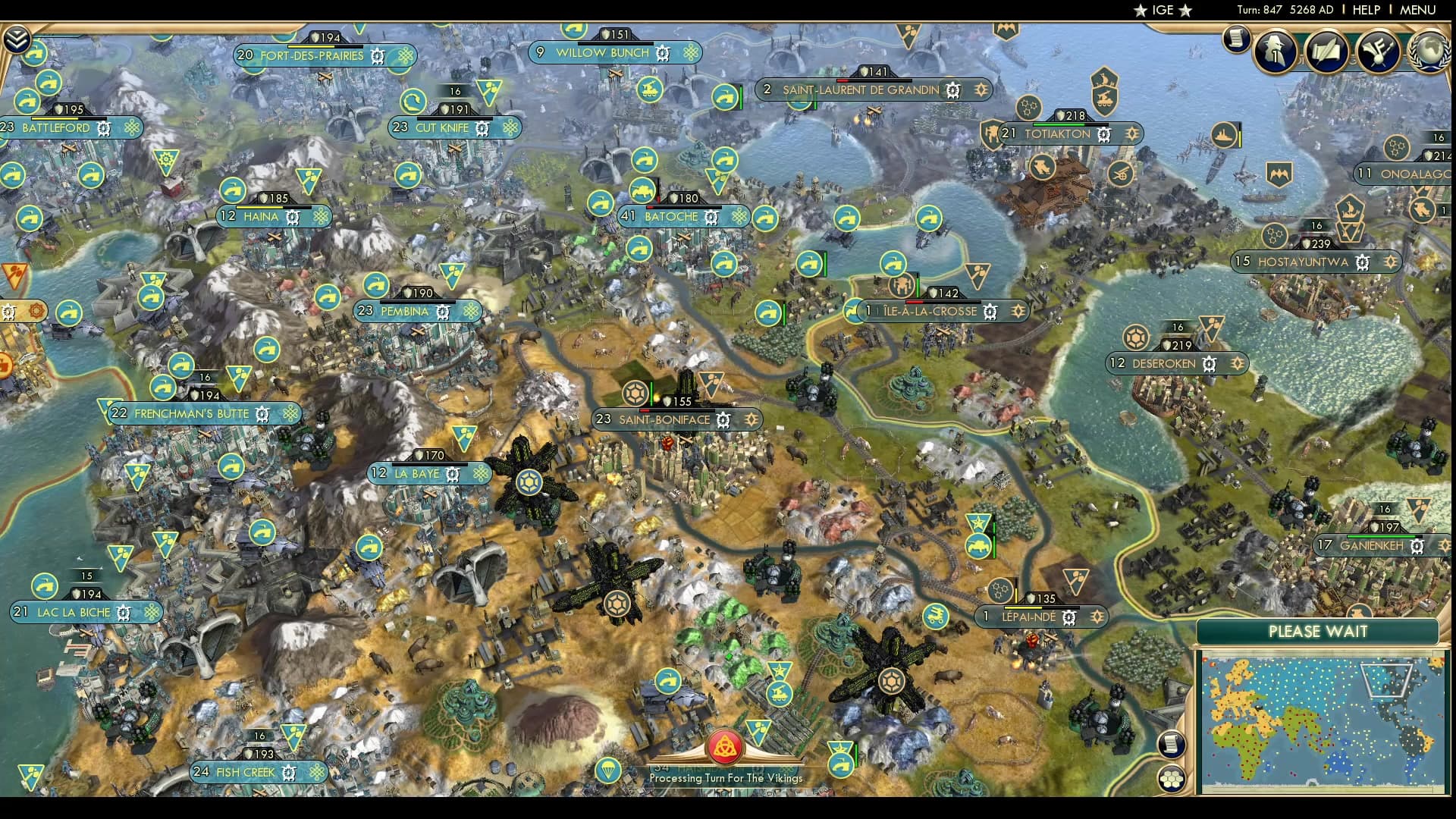1456x819 pixels.
Task: Click Totiakton's production icon on its banner
Action: click(1106, 134)
